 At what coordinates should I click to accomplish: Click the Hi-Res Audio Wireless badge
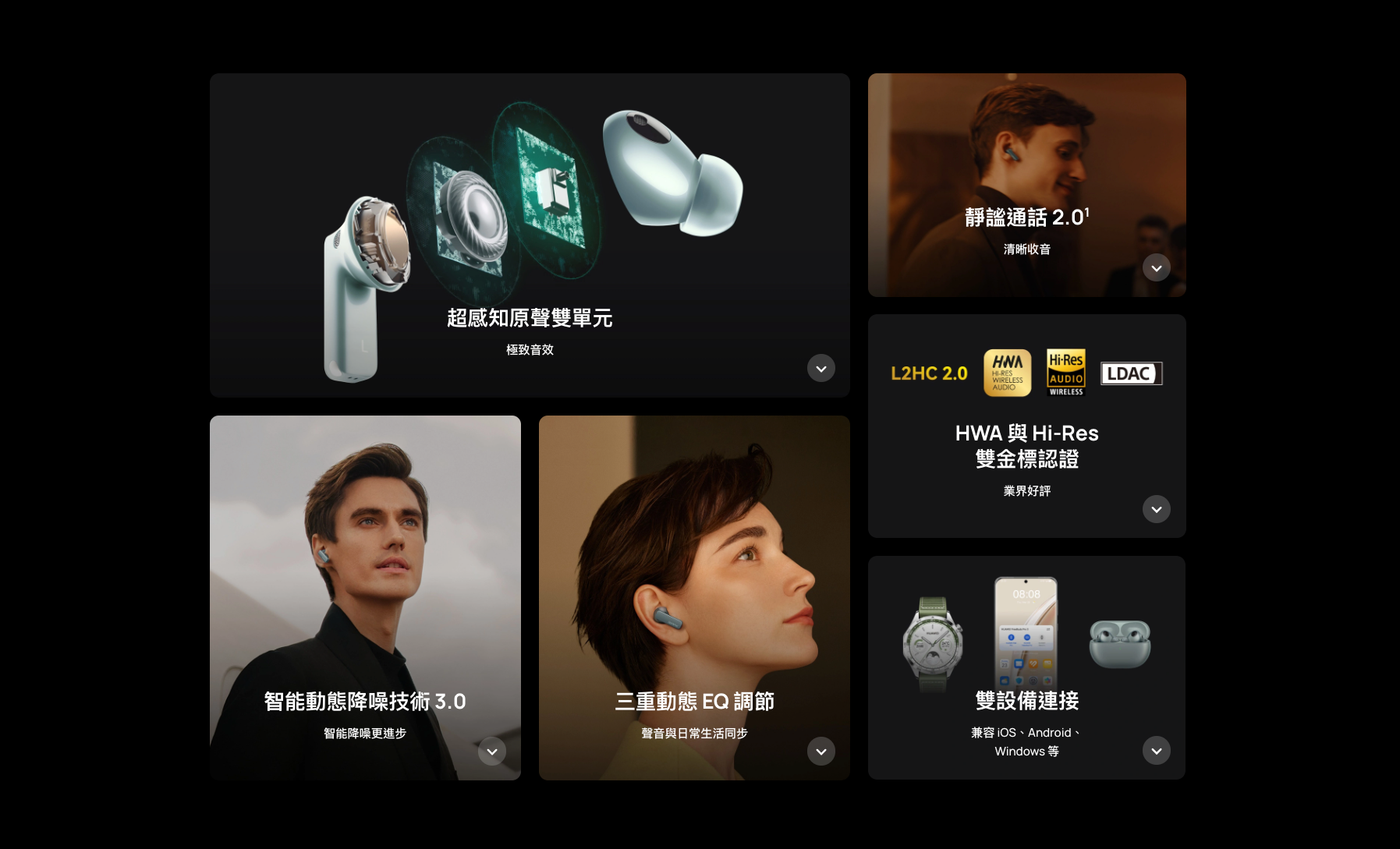point(1065,373)
